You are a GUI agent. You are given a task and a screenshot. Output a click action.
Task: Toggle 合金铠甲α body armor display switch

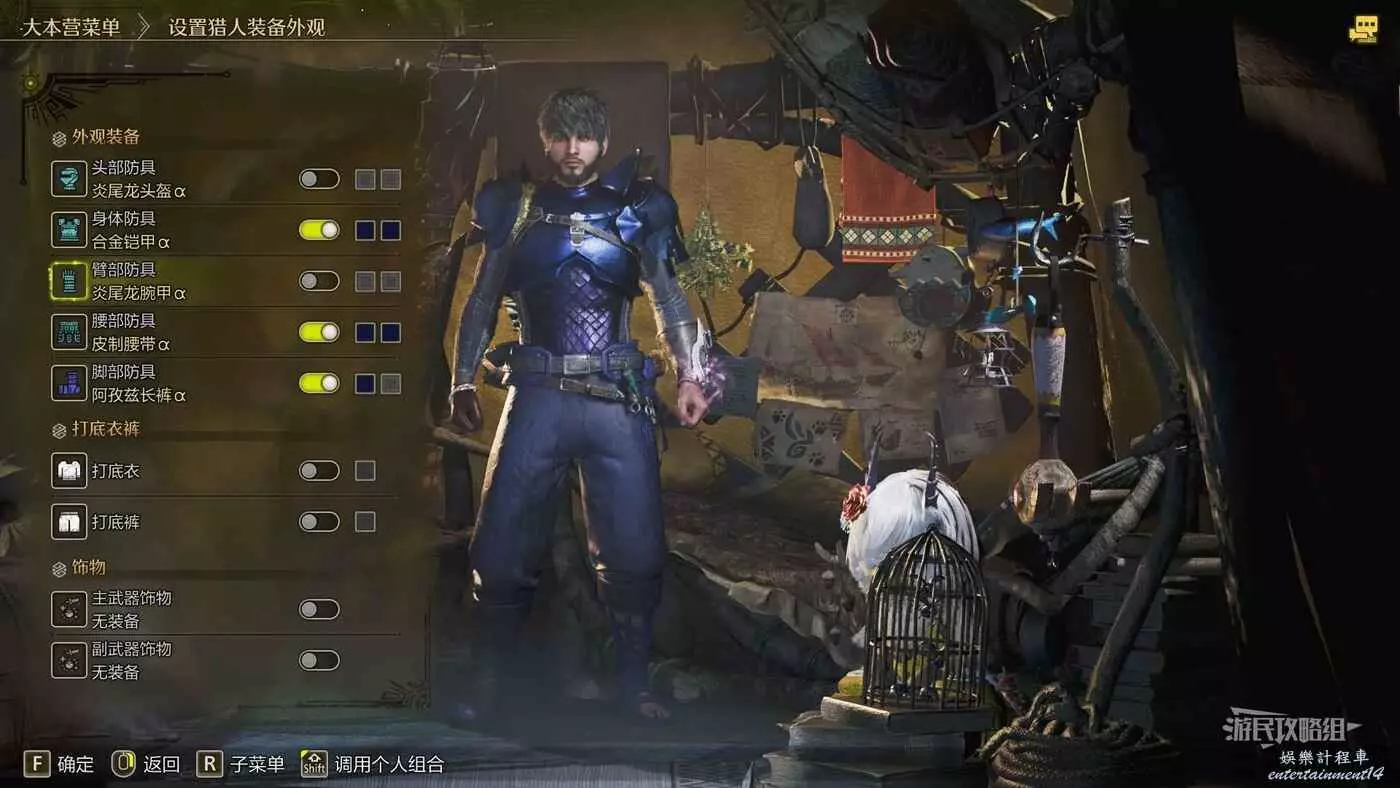tap(319, 230)
